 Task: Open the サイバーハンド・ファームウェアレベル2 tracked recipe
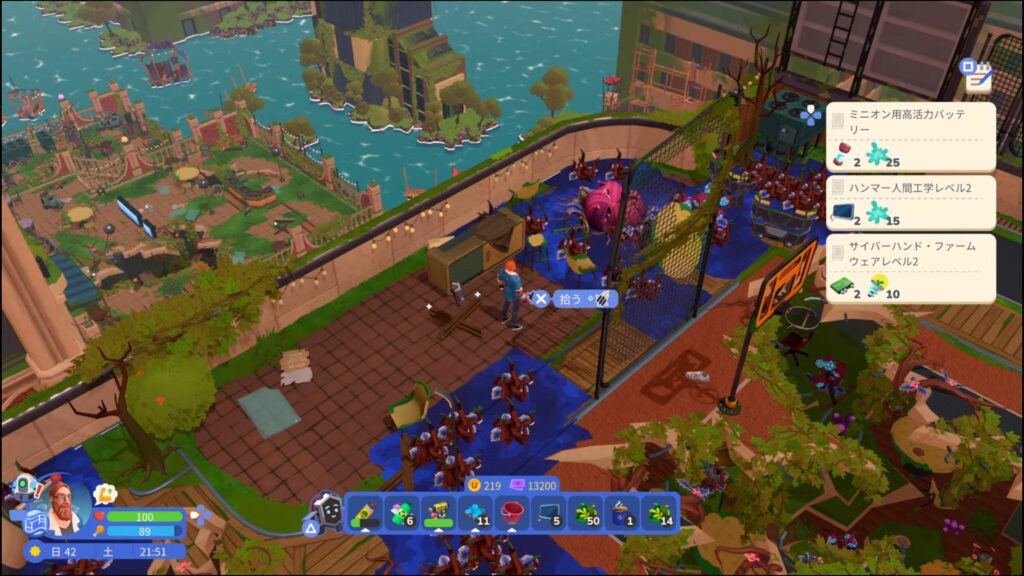(910, 268)
